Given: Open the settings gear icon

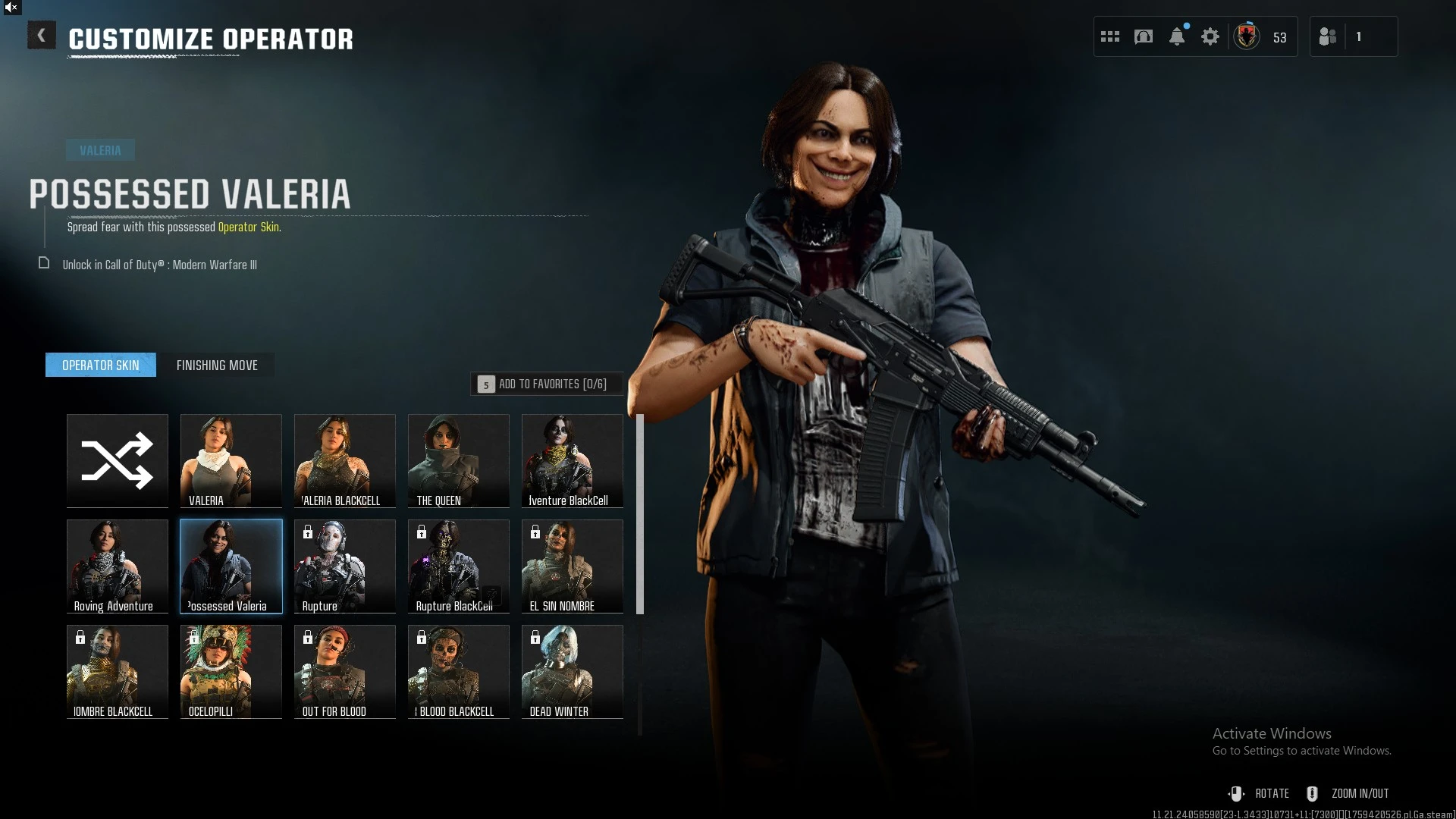Looking at the screenshot, I should tap(1210, 36).
